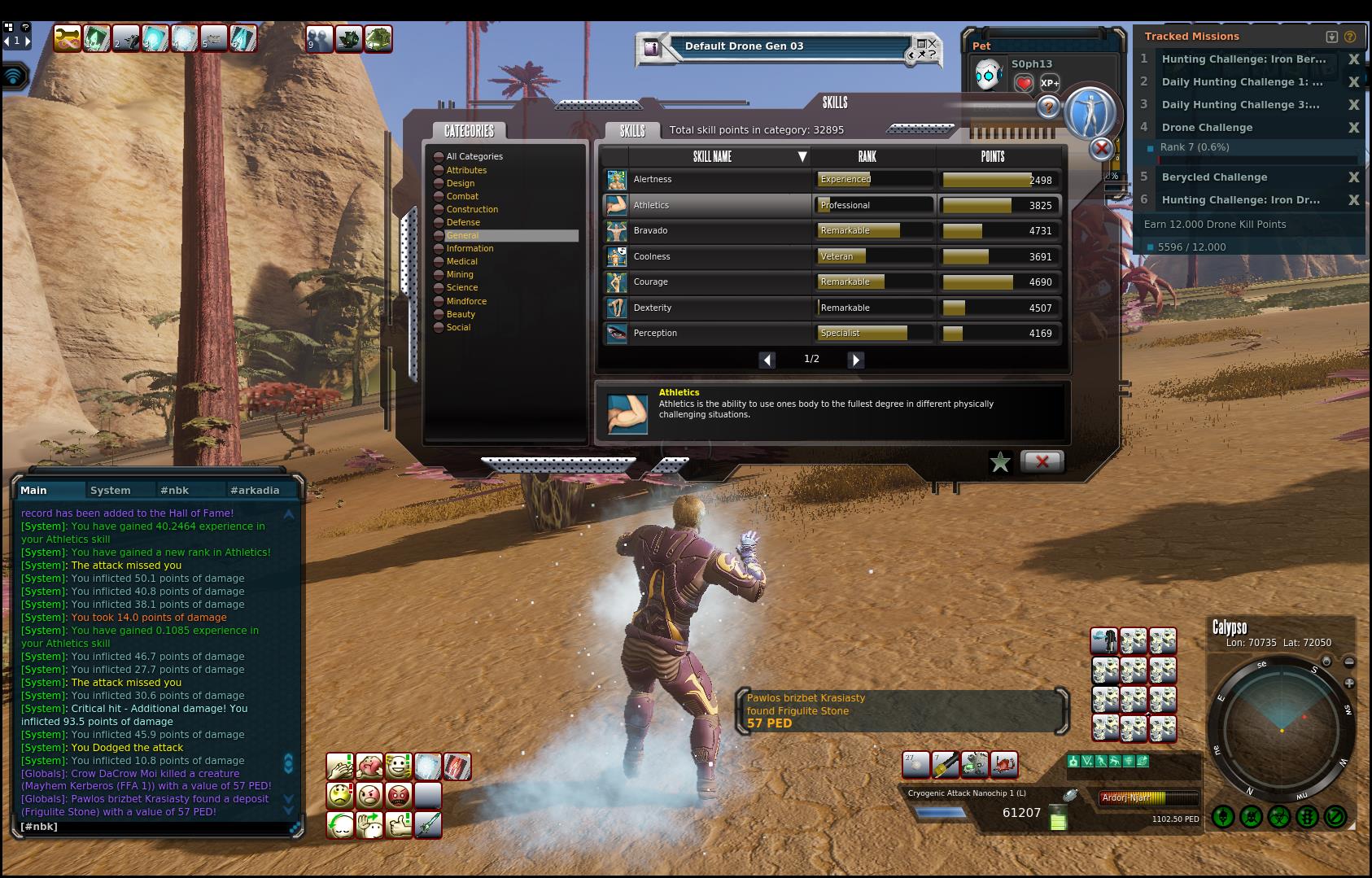Click the chat input field
Screen dimensions: 1372x878
[x=155, y=827]
